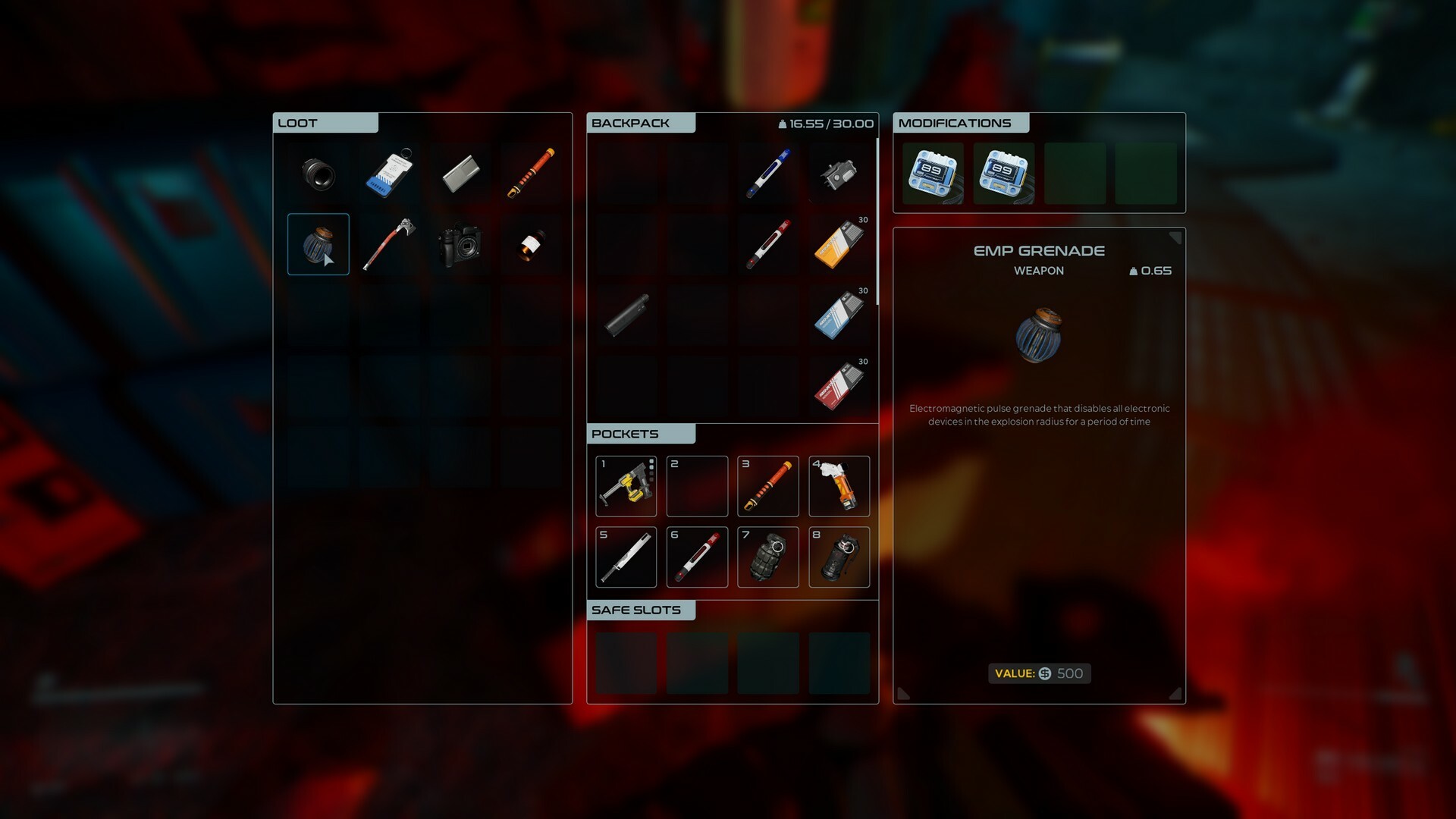Click the POCKETS section label
The width and height of the screenshot is (1456, 819).
point(625,434)
